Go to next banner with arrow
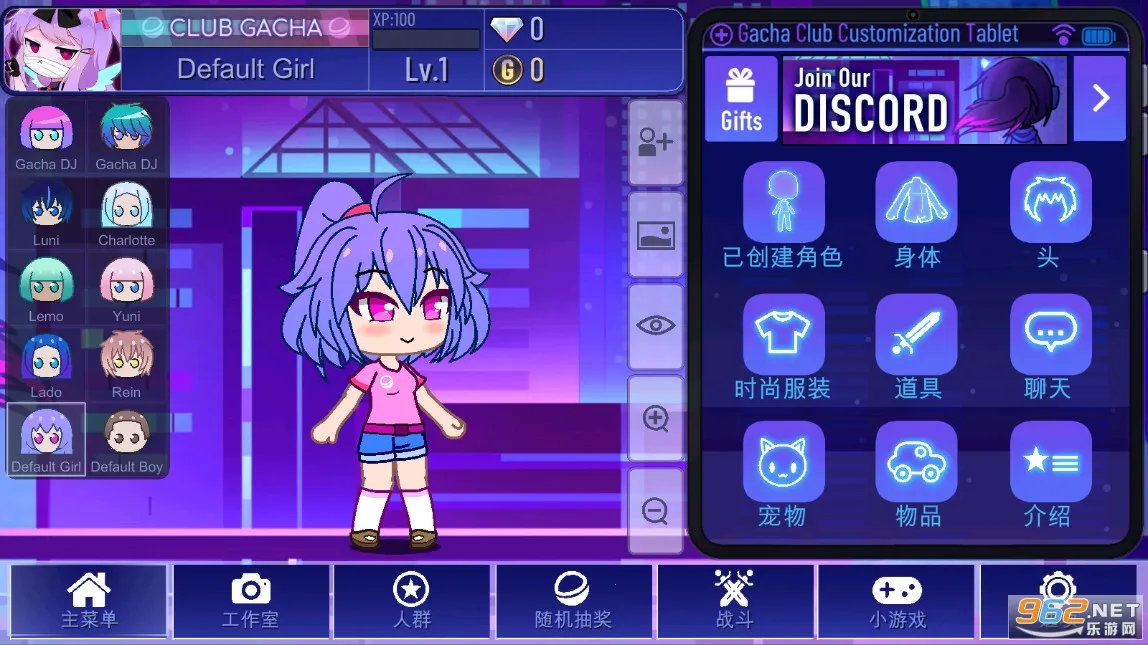Image resolution: width=1148 pixels, height=645 pixels. pyautogui.click(x=1100, y=98)
